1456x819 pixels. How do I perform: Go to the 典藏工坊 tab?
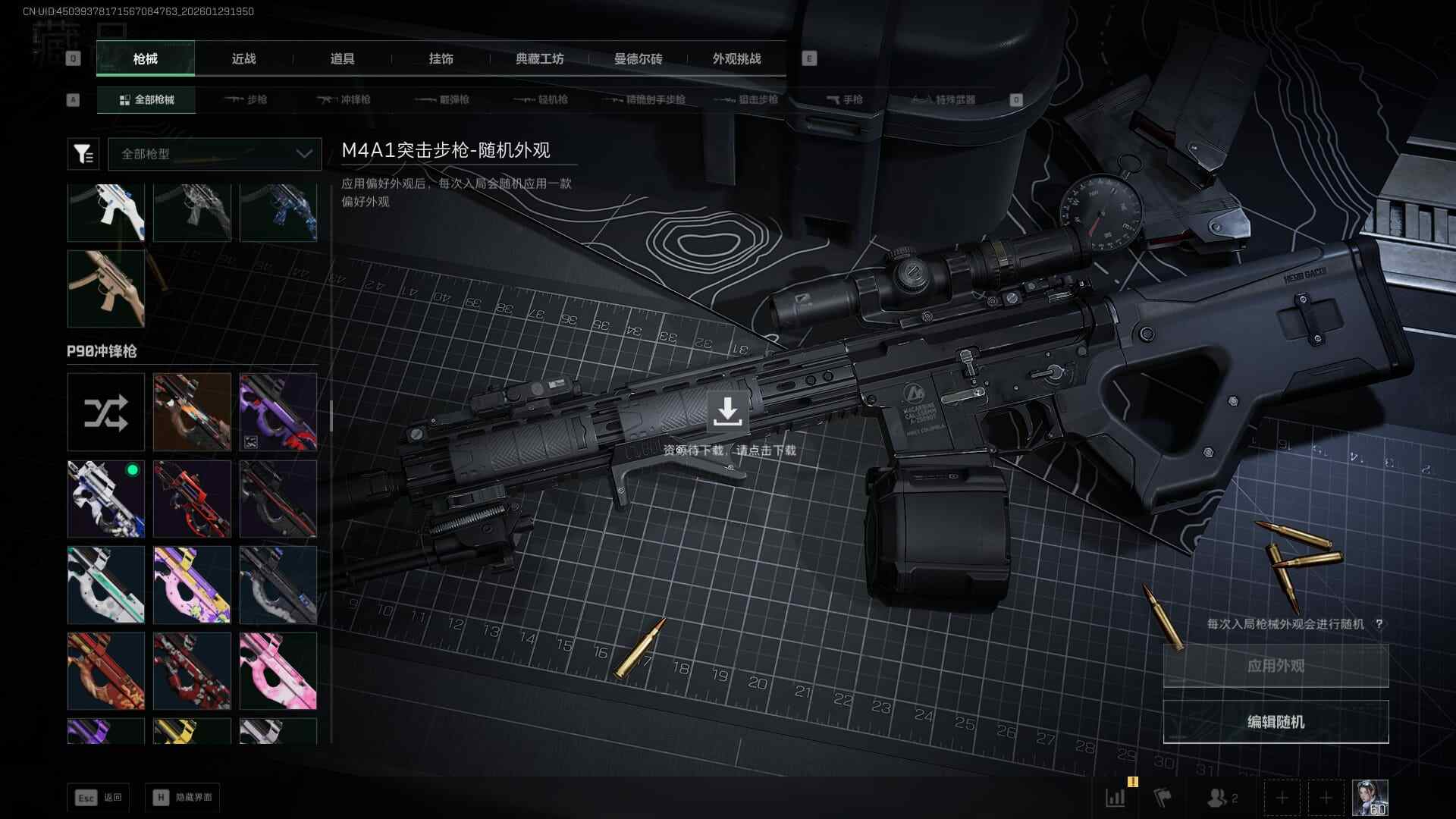pos(539,59)
